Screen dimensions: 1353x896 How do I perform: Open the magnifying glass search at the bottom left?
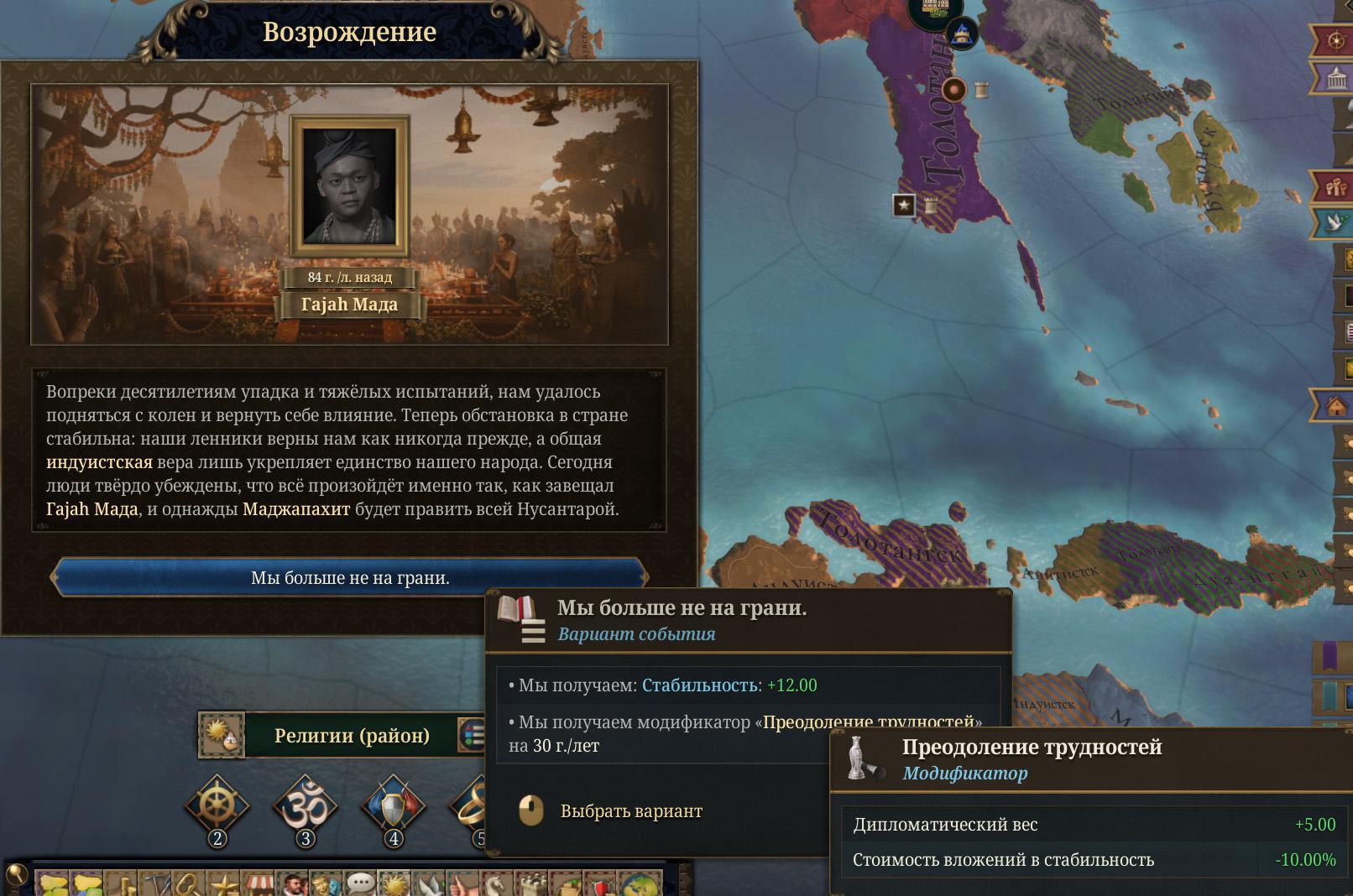[x=17, y=877]
